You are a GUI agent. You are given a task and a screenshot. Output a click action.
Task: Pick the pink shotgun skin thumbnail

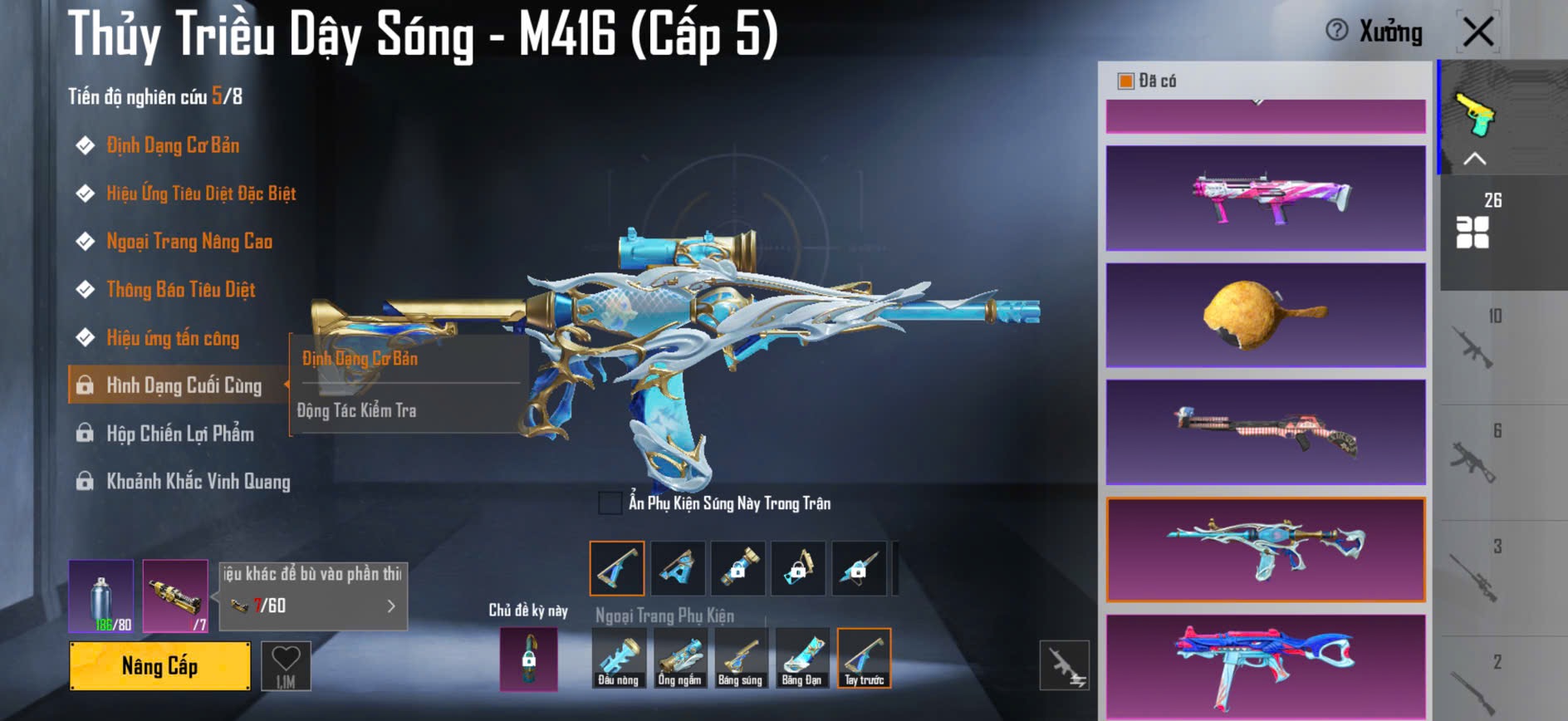point(1266,199)
